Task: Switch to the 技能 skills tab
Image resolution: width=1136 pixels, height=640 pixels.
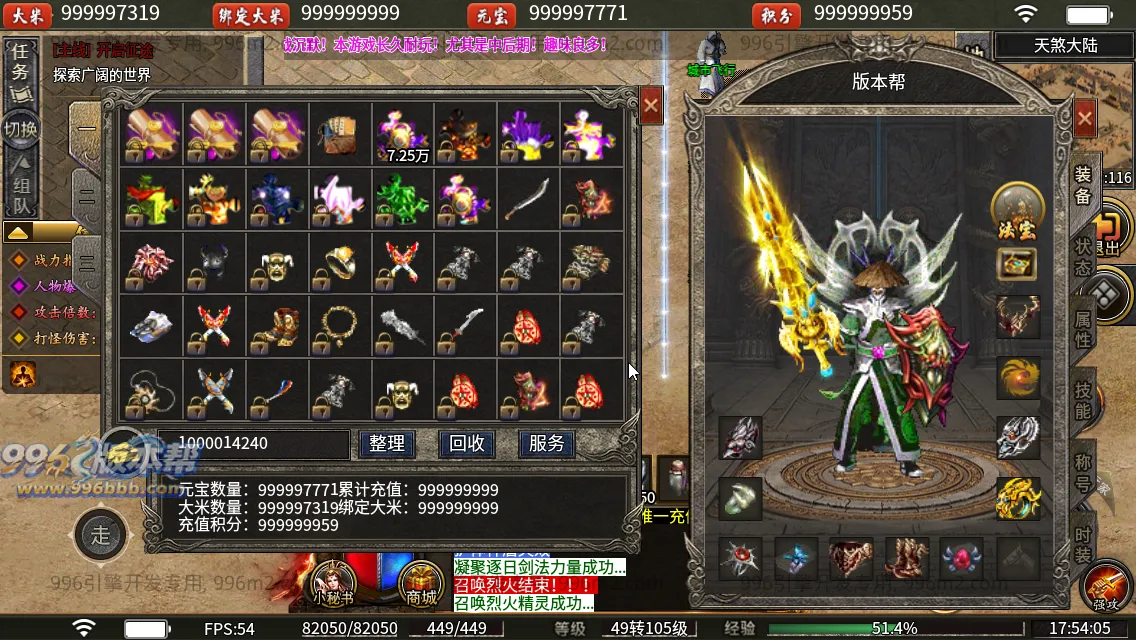Action: point(1083,400)
